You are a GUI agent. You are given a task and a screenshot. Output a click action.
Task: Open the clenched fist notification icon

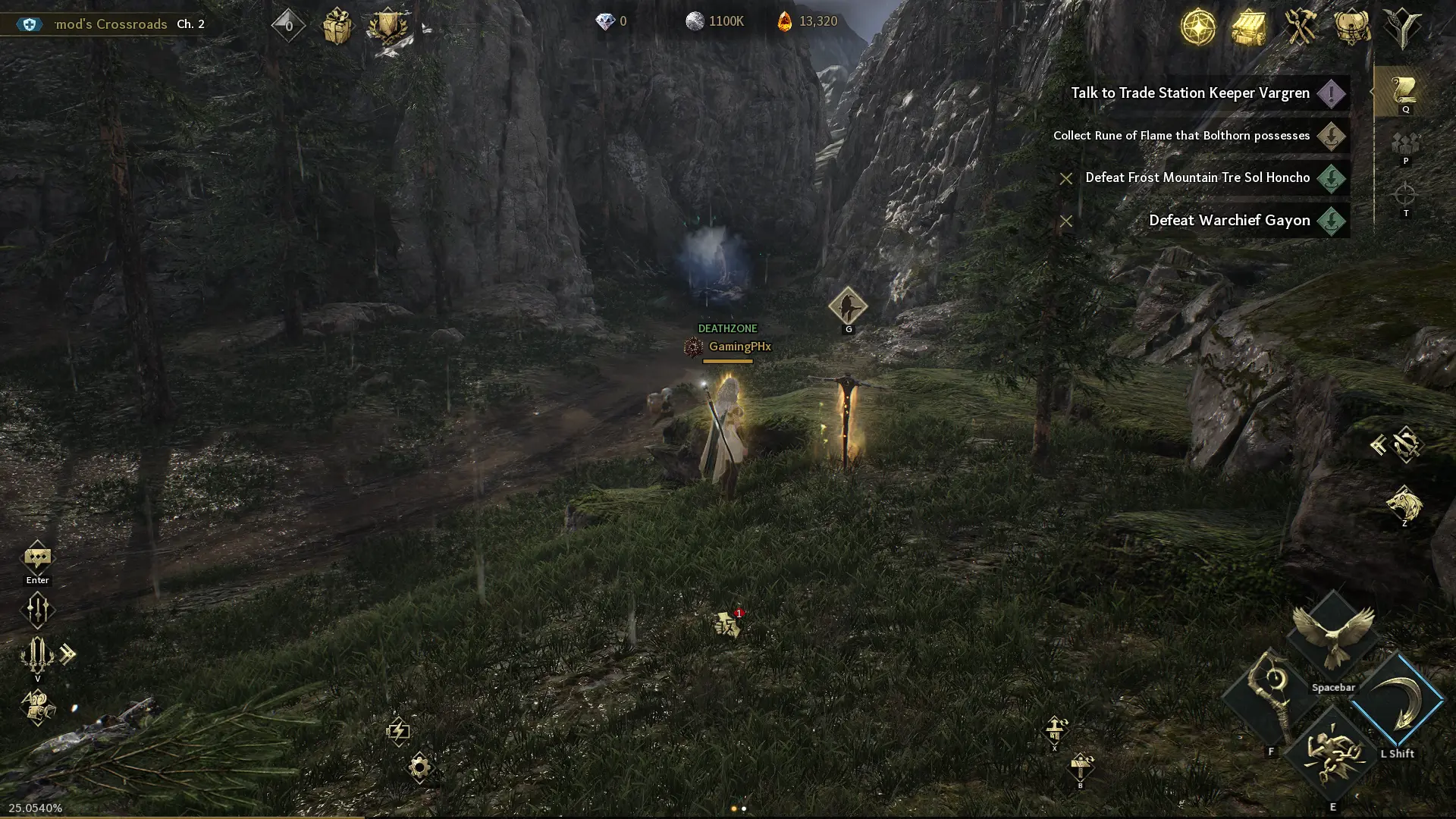pyautogui.click(x=727, y=625)
